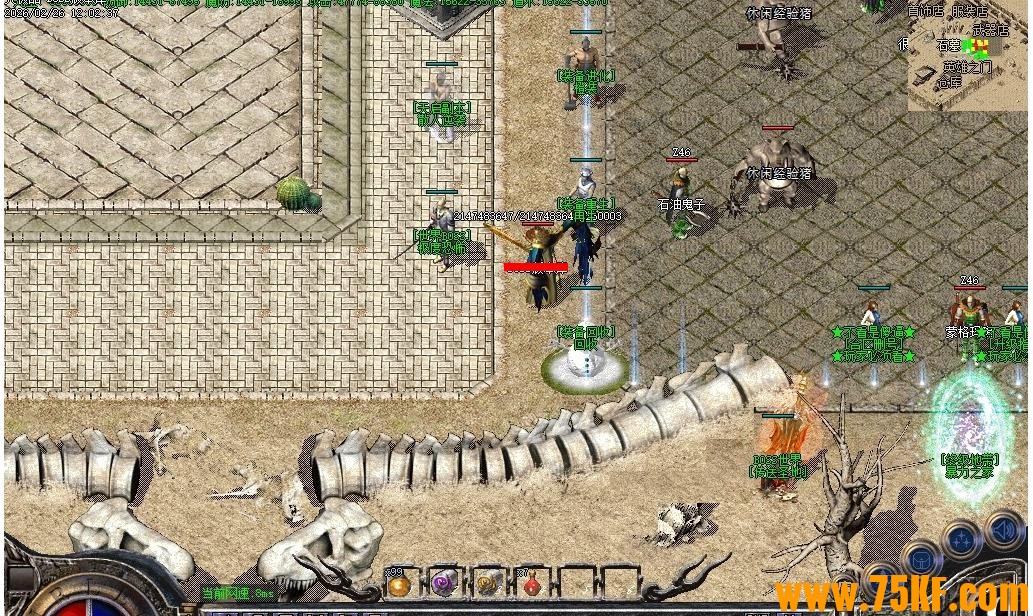The width and height of the screenshot is (1033, 616).
Task: Click the minimap in the corner
Action: 967,55
